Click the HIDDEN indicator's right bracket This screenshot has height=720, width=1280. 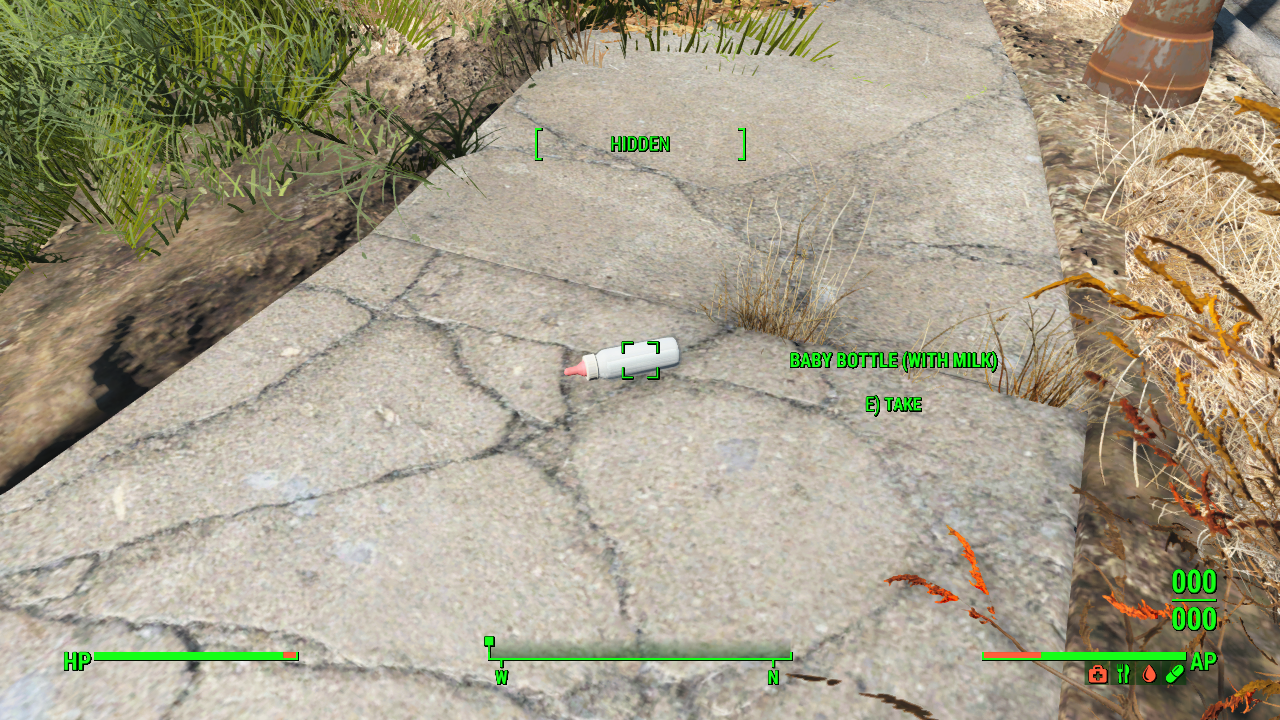tap(742, 144)
